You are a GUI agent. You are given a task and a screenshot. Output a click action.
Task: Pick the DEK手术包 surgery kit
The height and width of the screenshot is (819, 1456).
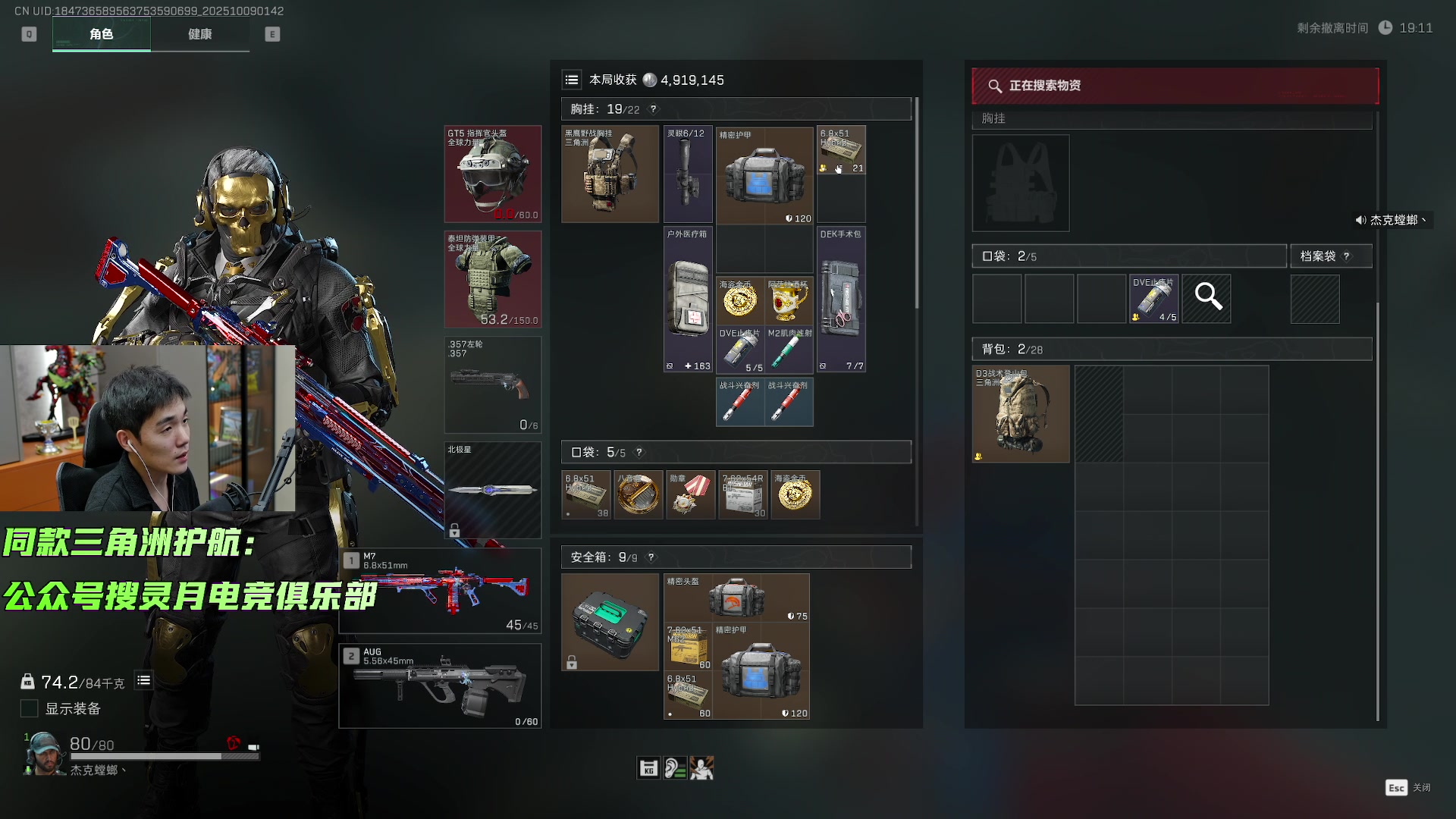[x=841, y=299]
